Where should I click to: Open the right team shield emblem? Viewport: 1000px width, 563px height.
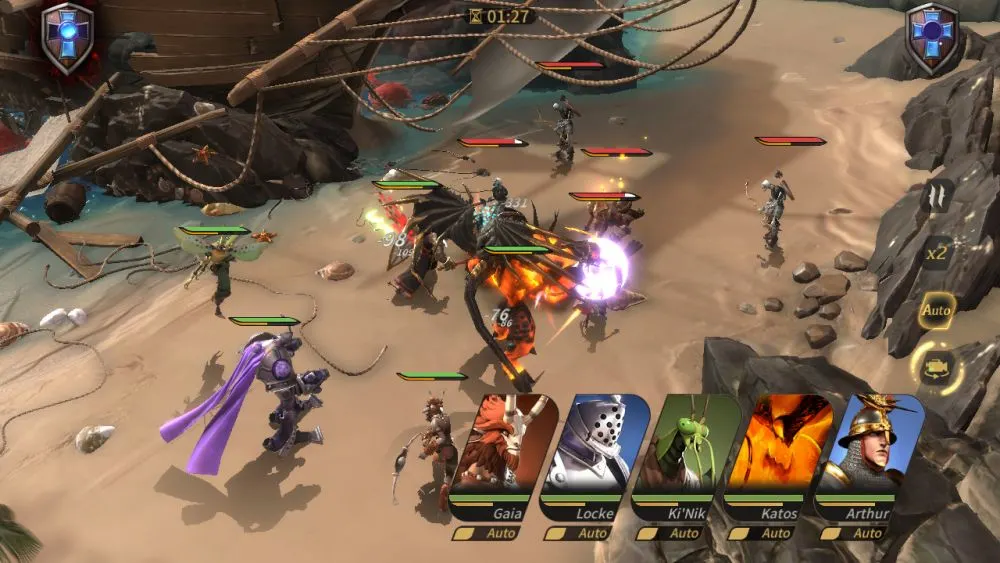(x=933, y=37)
